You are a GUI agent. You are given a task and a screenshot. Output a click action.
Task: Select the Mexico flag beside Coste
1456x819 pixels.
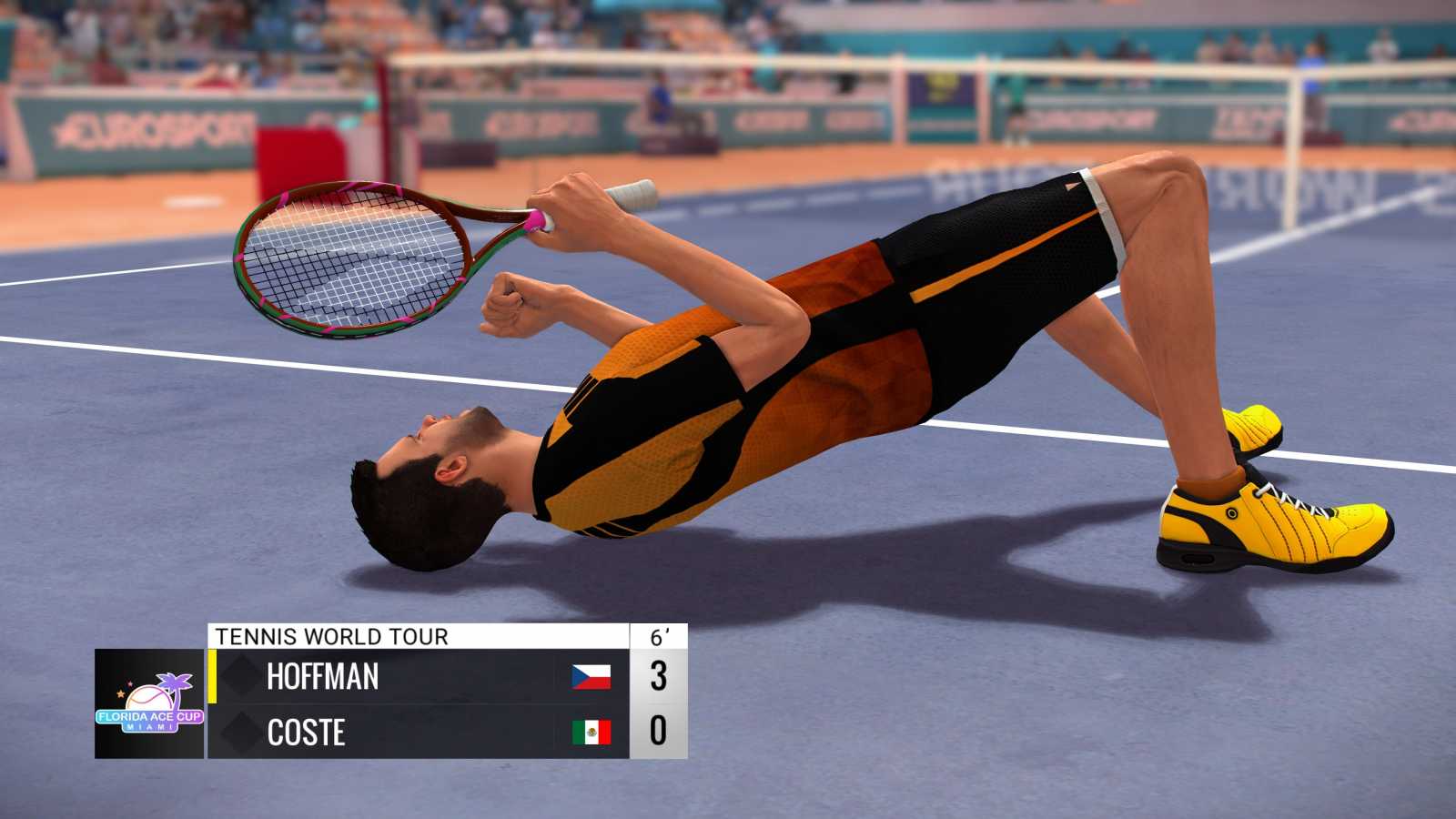click(x=592, y=733)
